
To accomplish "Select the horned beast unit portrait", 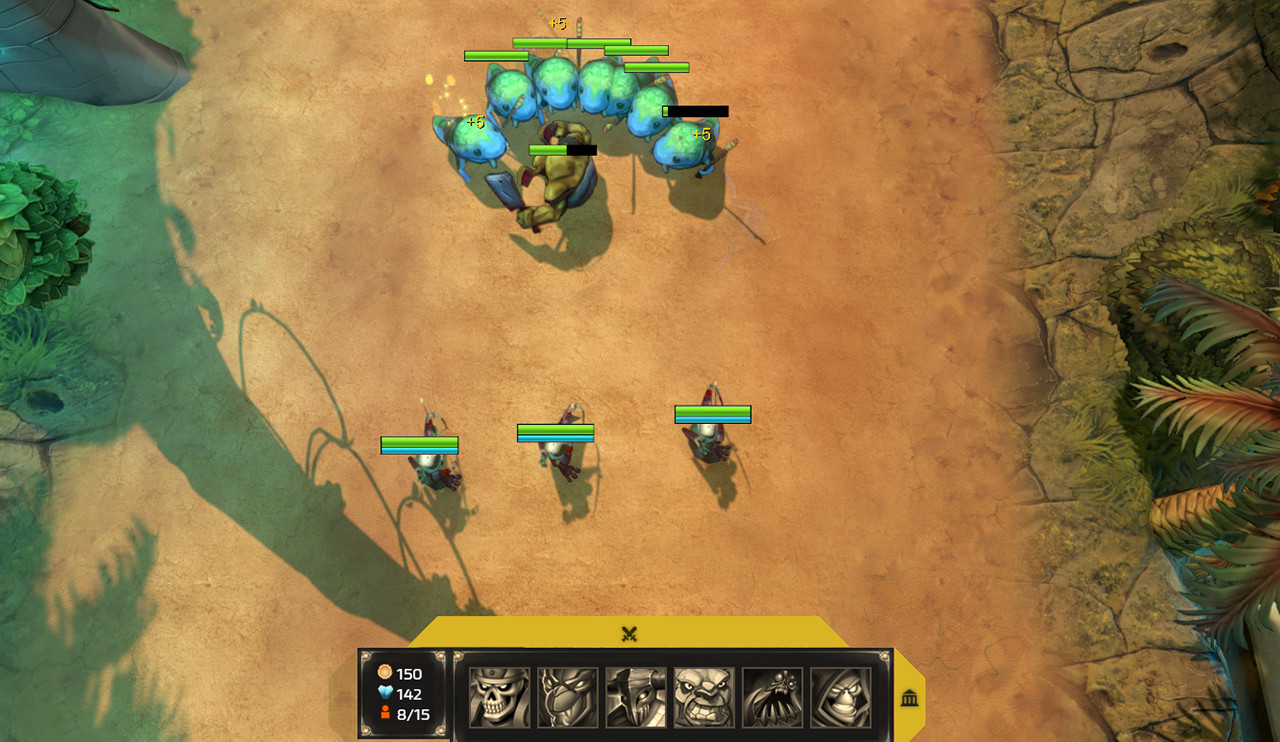I will (x=635, y=694).
